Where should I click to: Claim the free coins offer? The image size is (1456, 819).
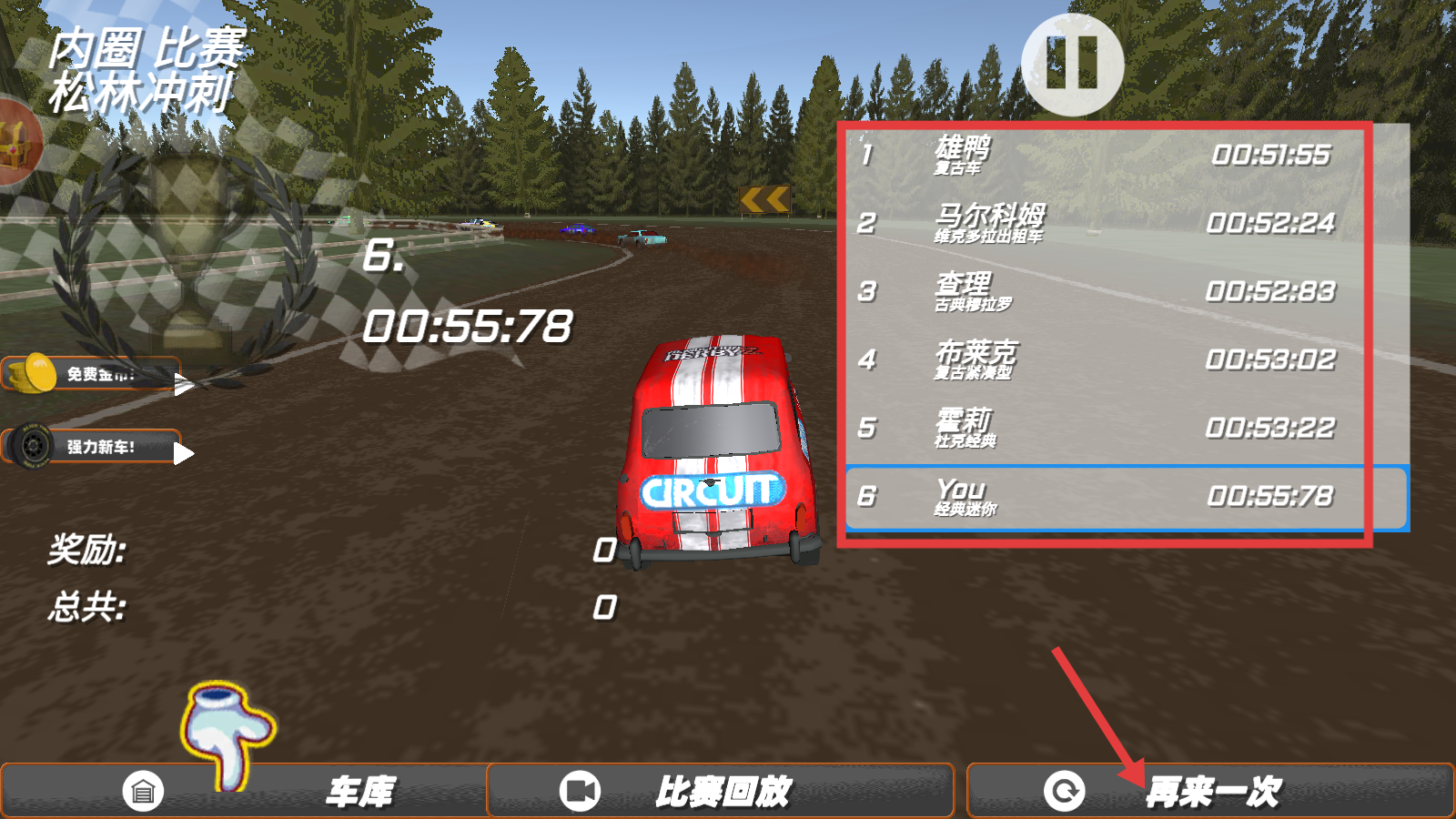tap(96, 374)
